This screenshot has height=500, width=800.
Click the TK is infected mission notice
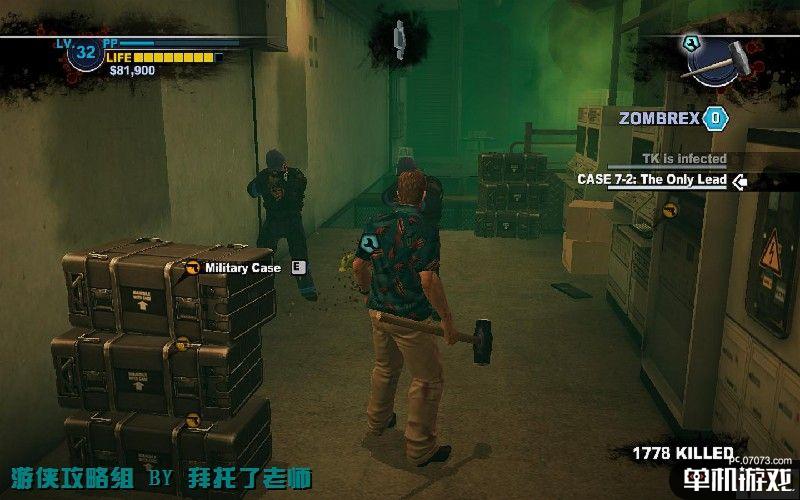coord(684,159)
